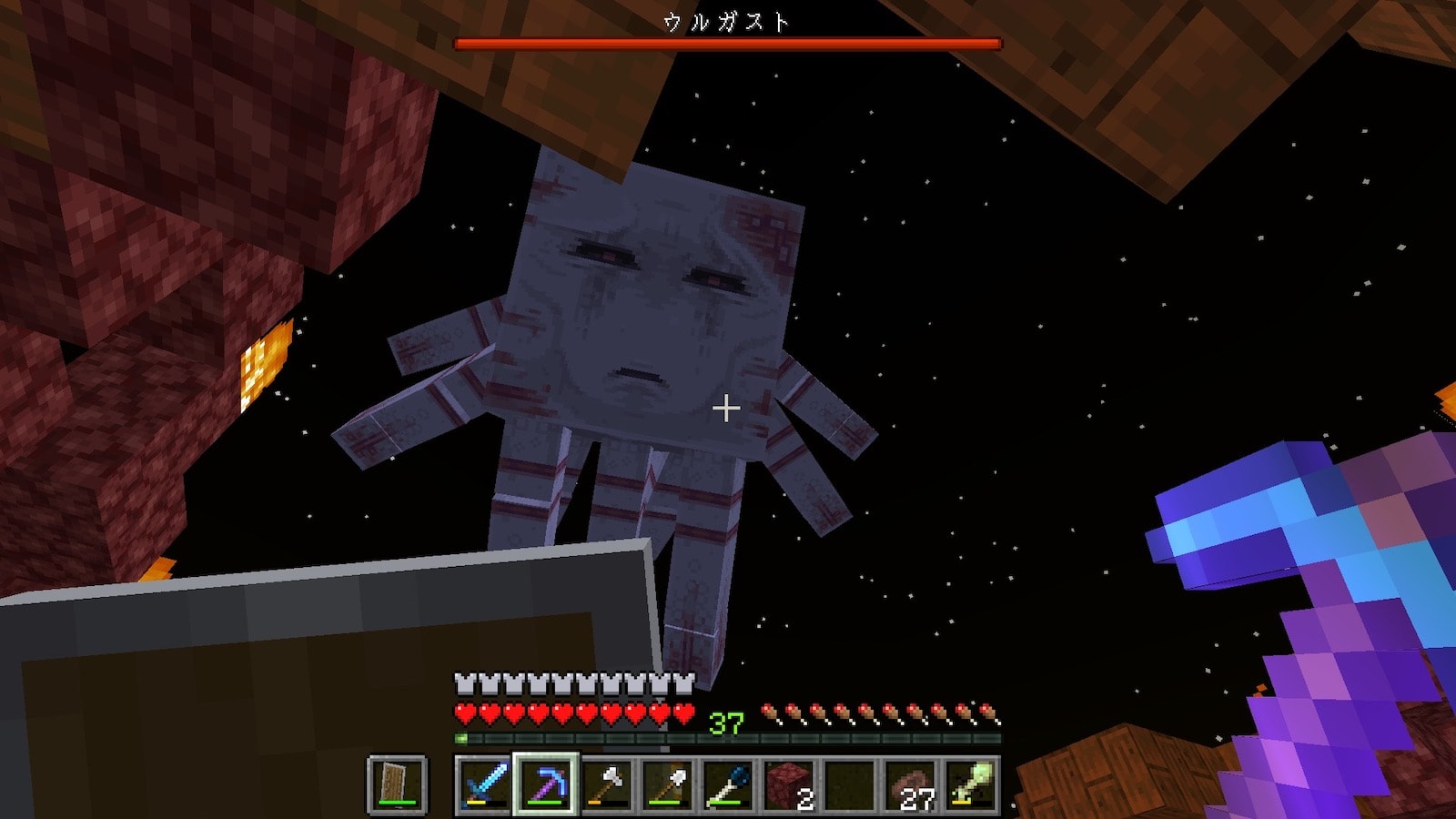The image size is (1456, 819).
Task: Choose the pale green rod item slot
Action: (x=971, y=784)
